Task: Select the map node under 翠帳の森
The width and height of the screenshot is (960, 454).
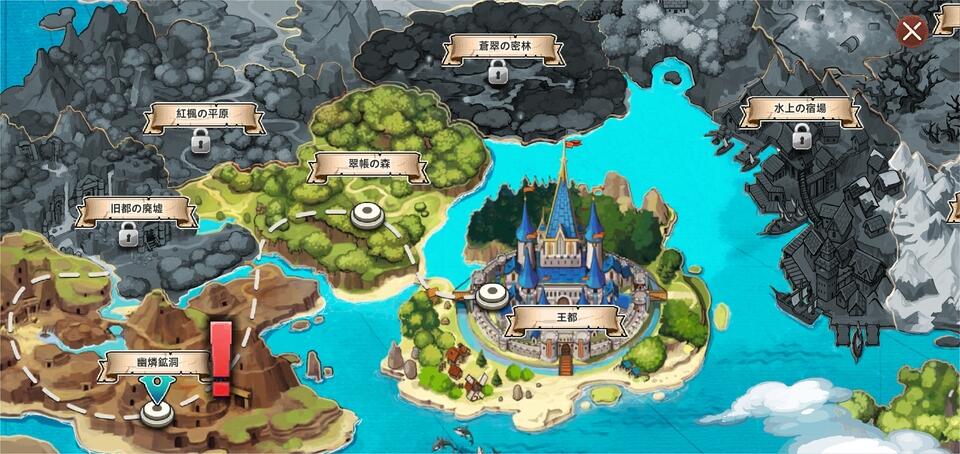Action: click(x=368, y=213)
